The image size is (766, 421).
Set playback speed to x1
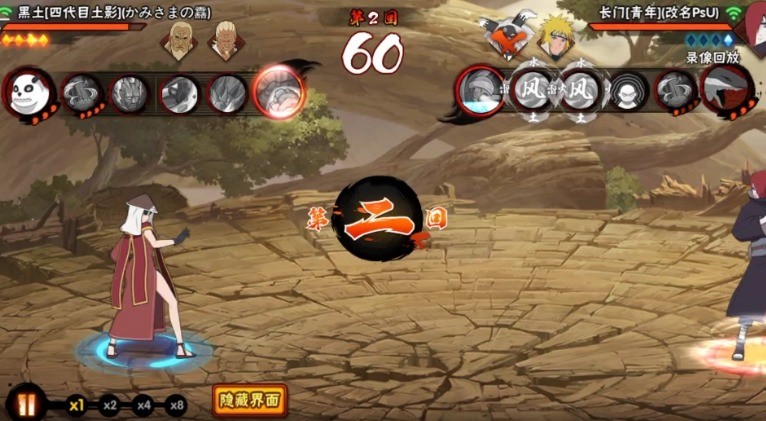point(76,405)
